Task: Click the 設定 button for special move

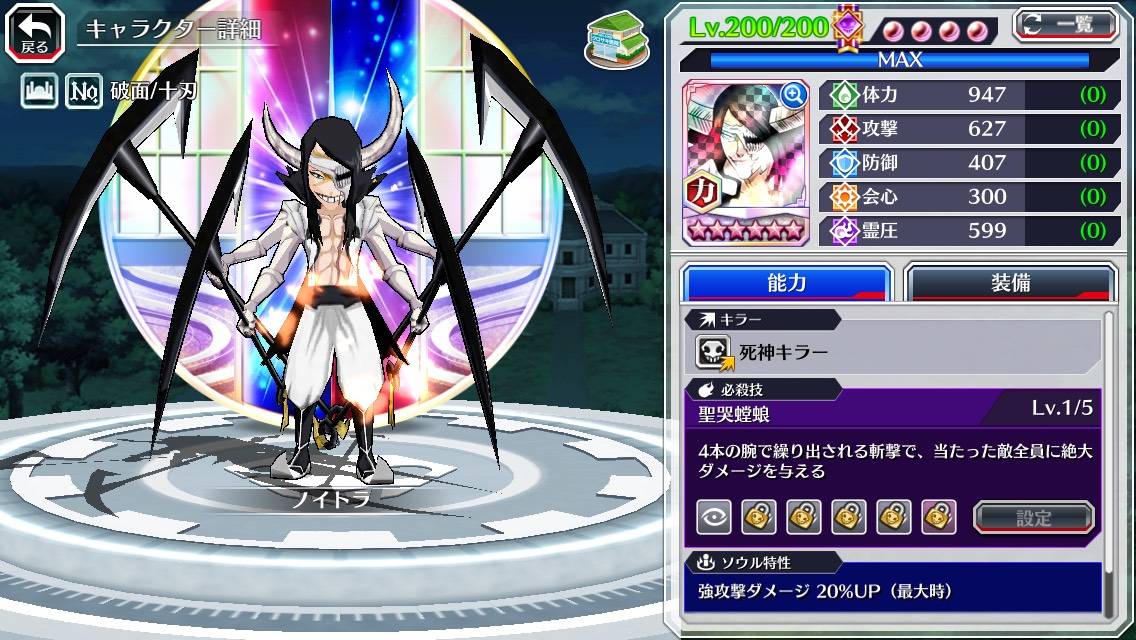Action: pyautogui.click(x=1034, y=517)
